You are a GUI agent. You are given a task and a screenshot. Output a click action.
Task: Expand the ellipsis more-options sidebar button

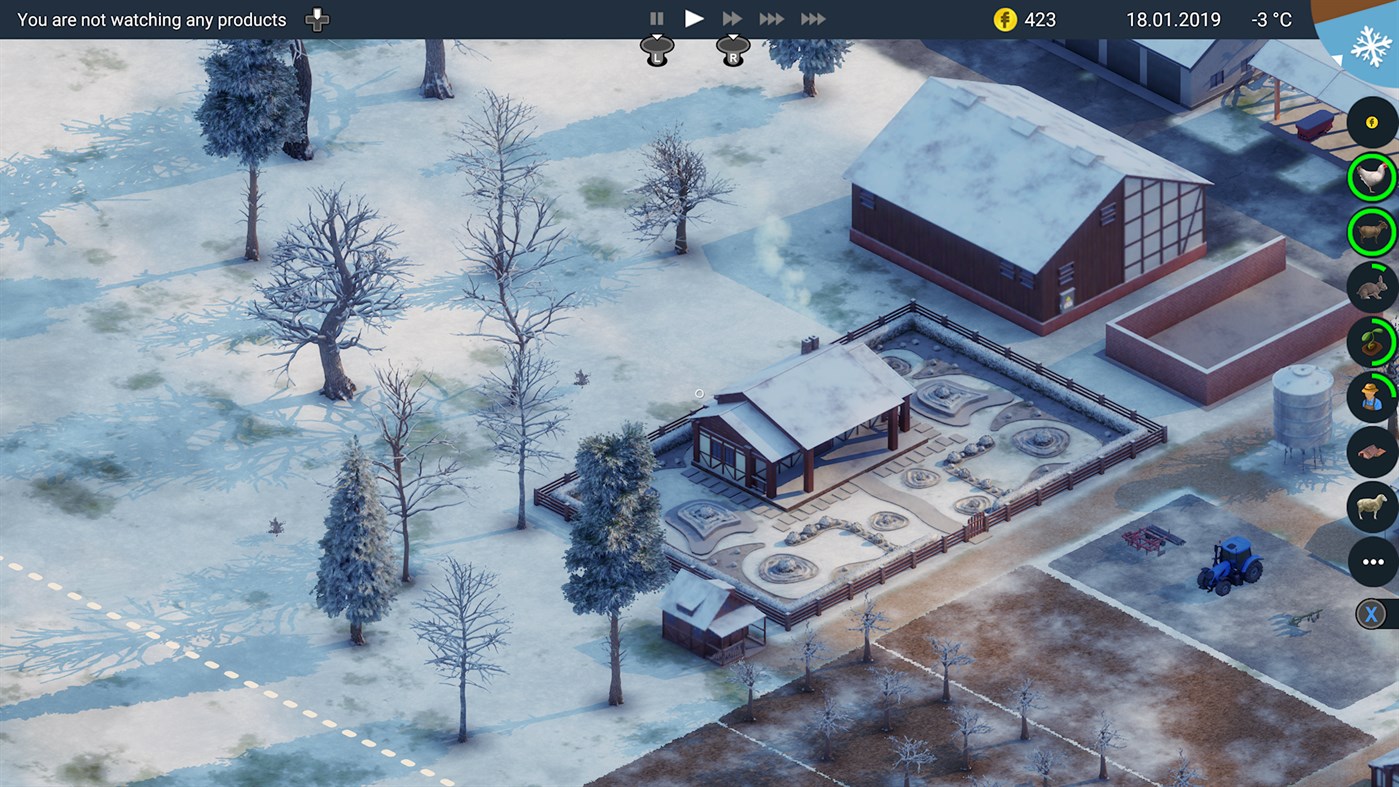pos(1371,562)
